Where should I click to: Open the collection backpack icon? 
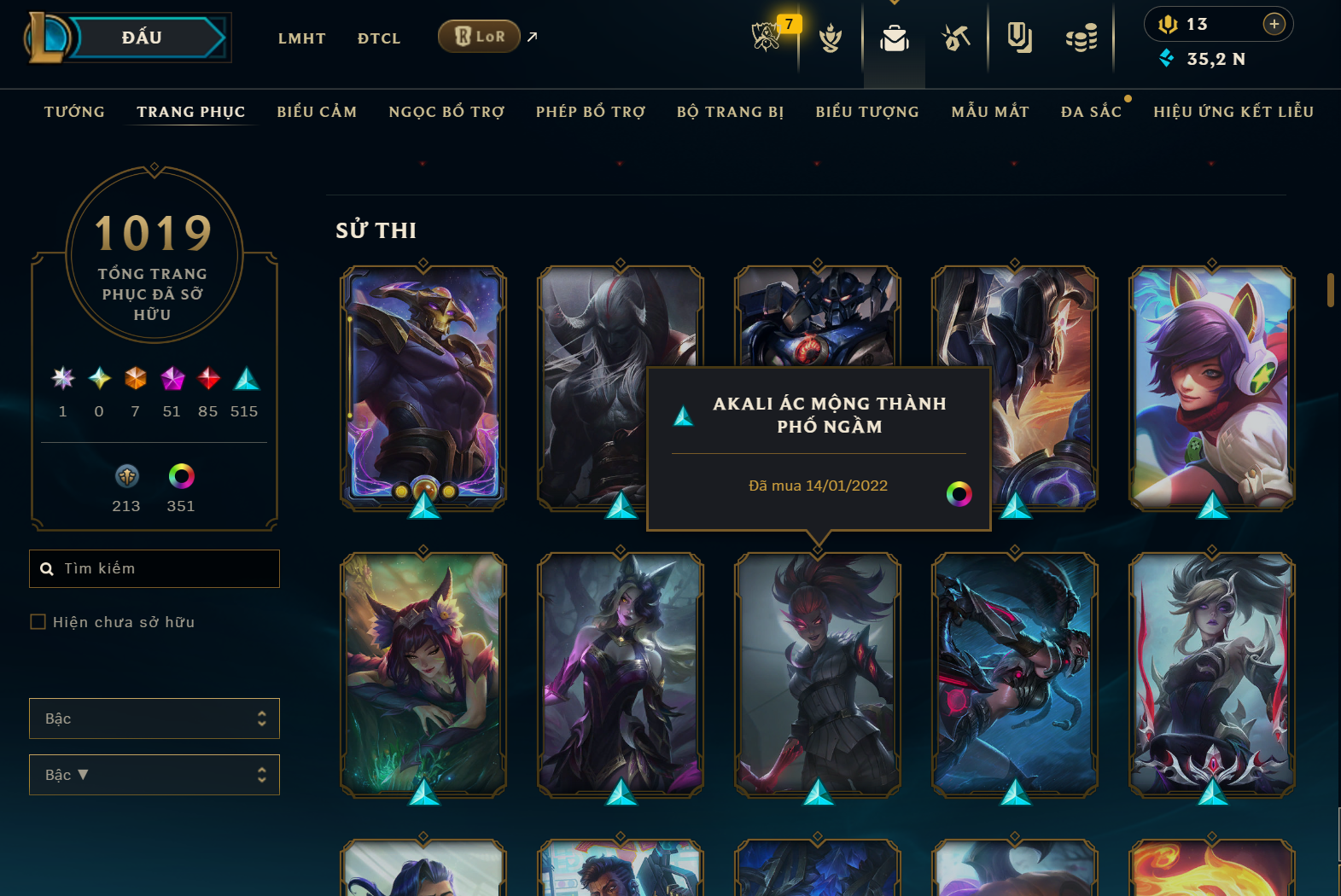[895, 38]
